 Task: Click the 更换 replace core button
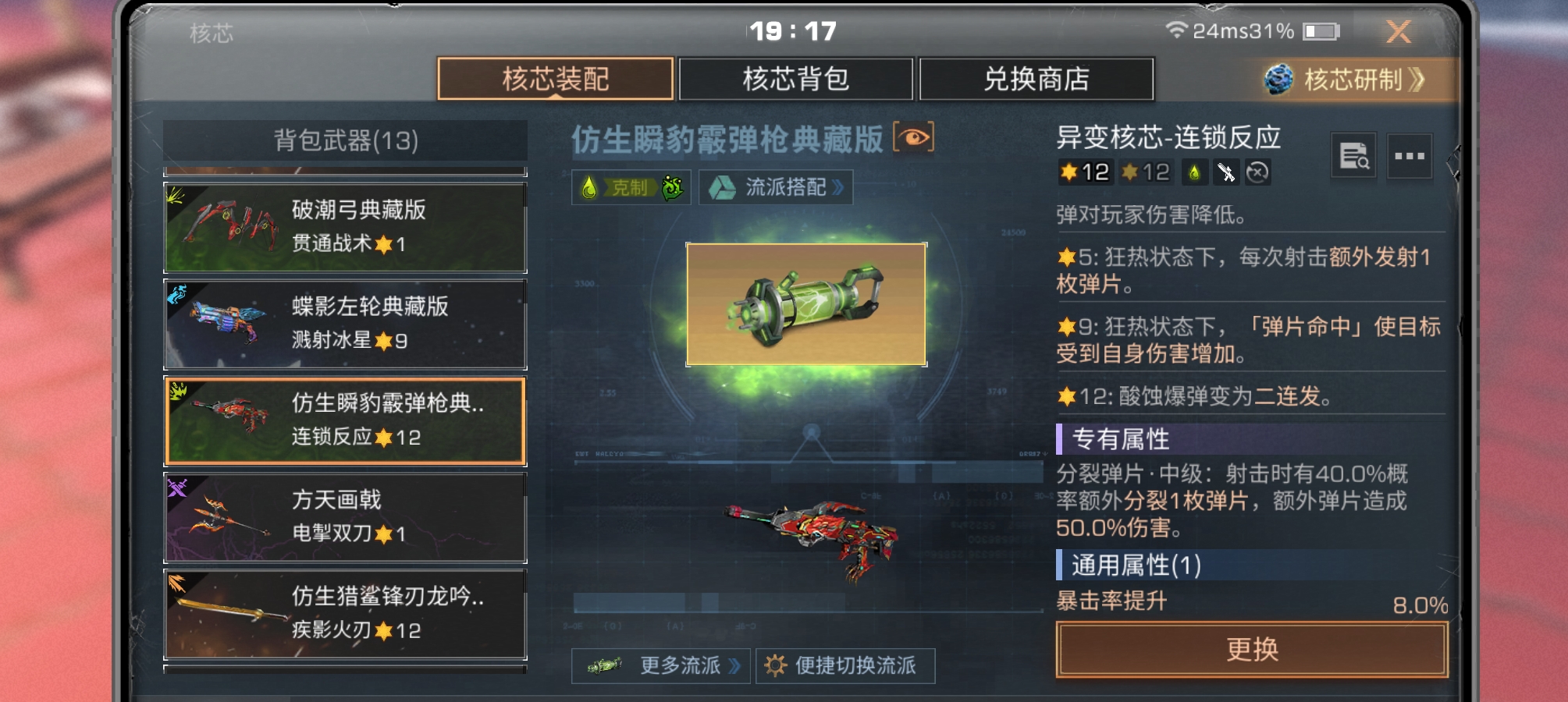(1251, 649)
